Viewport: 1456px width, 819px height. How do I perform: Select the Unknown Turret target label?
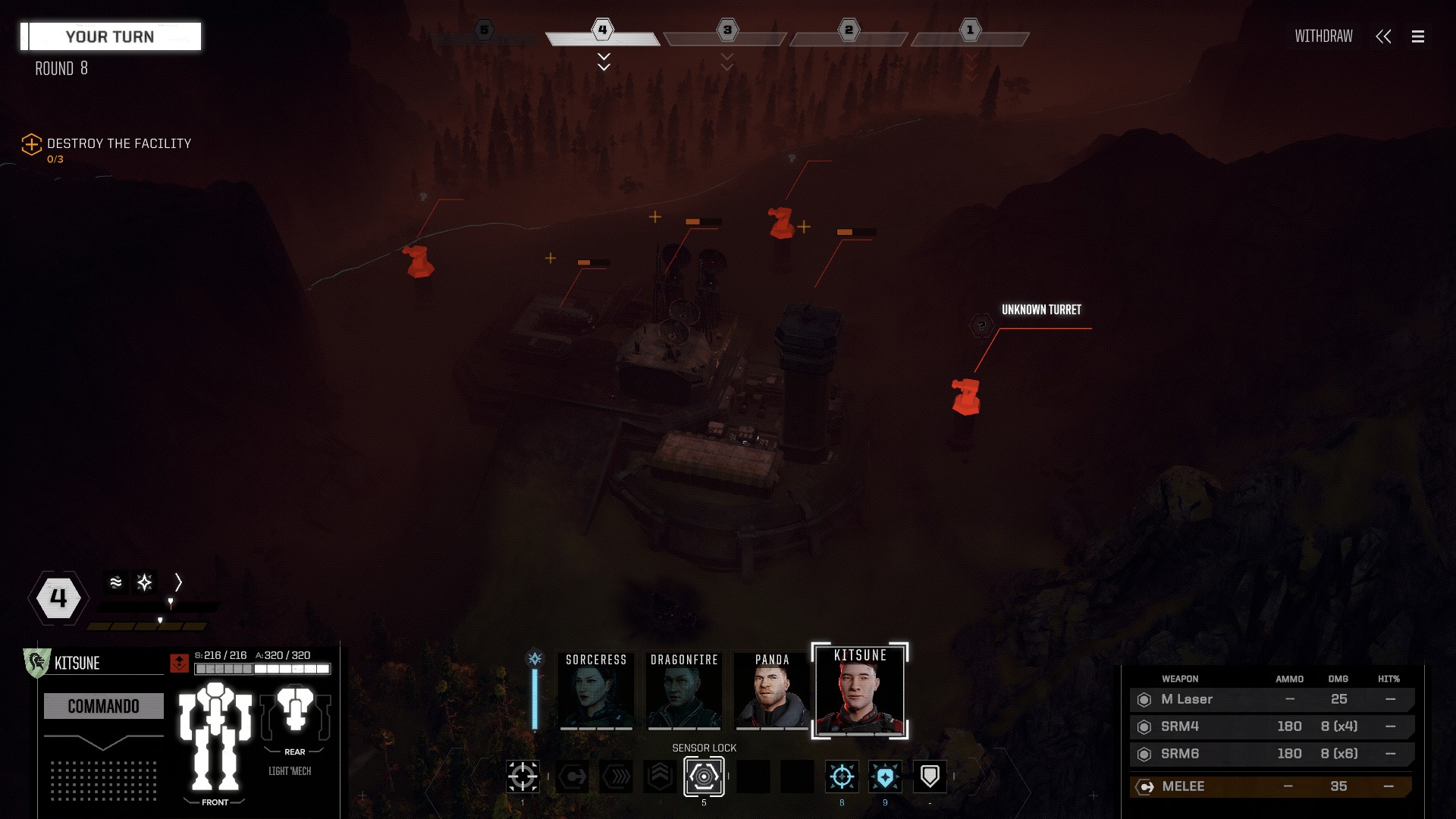point(1041,309)
